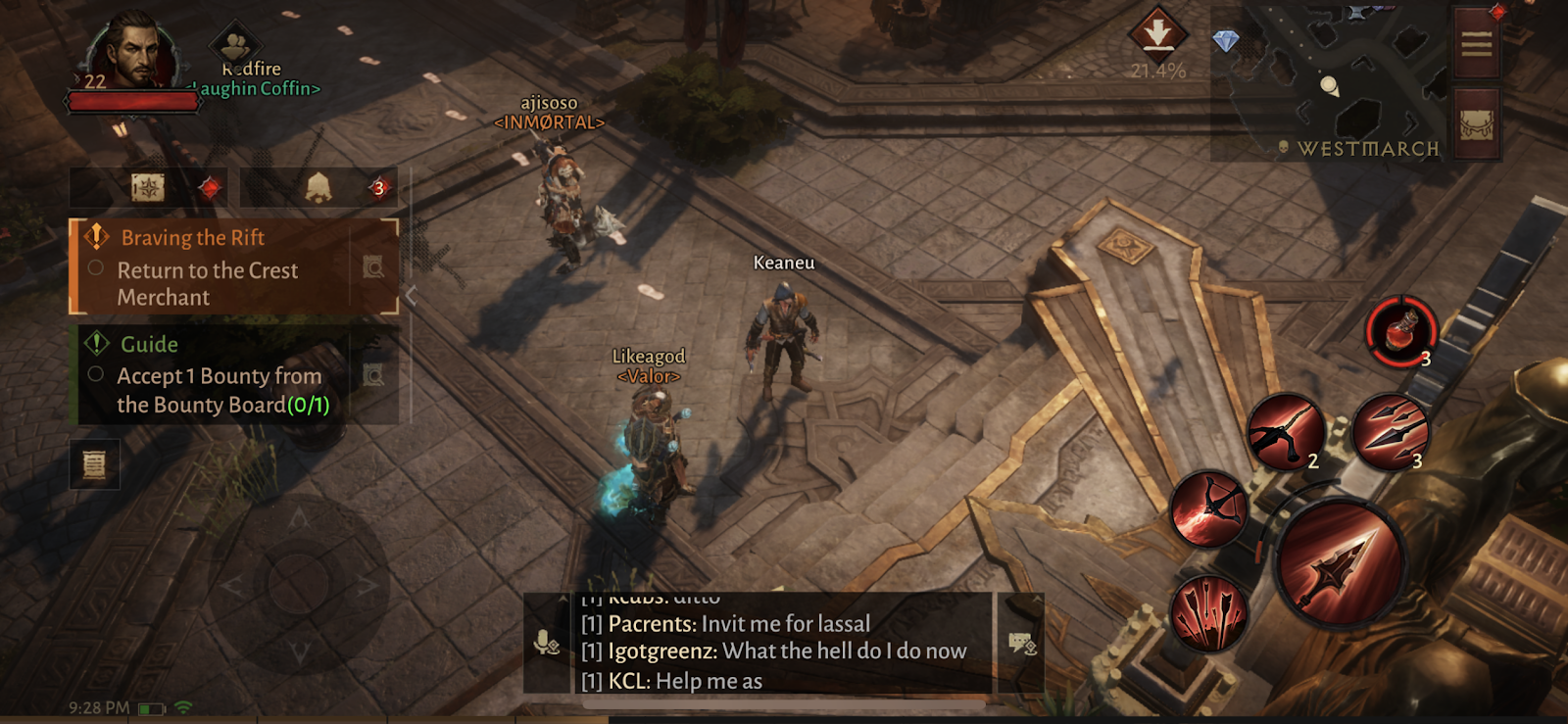
Task: Open the scroll journal button
Action: (x=94, y=464)
